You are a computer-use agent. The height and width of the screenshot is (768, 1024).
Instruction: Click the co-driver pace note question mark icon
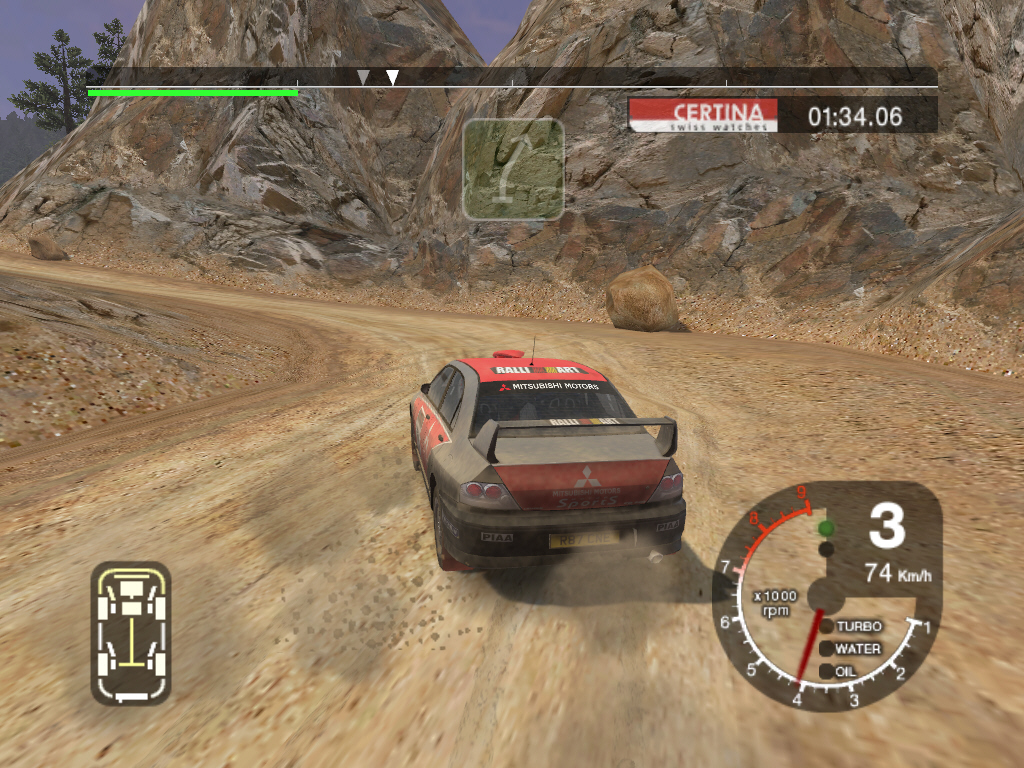513,168
